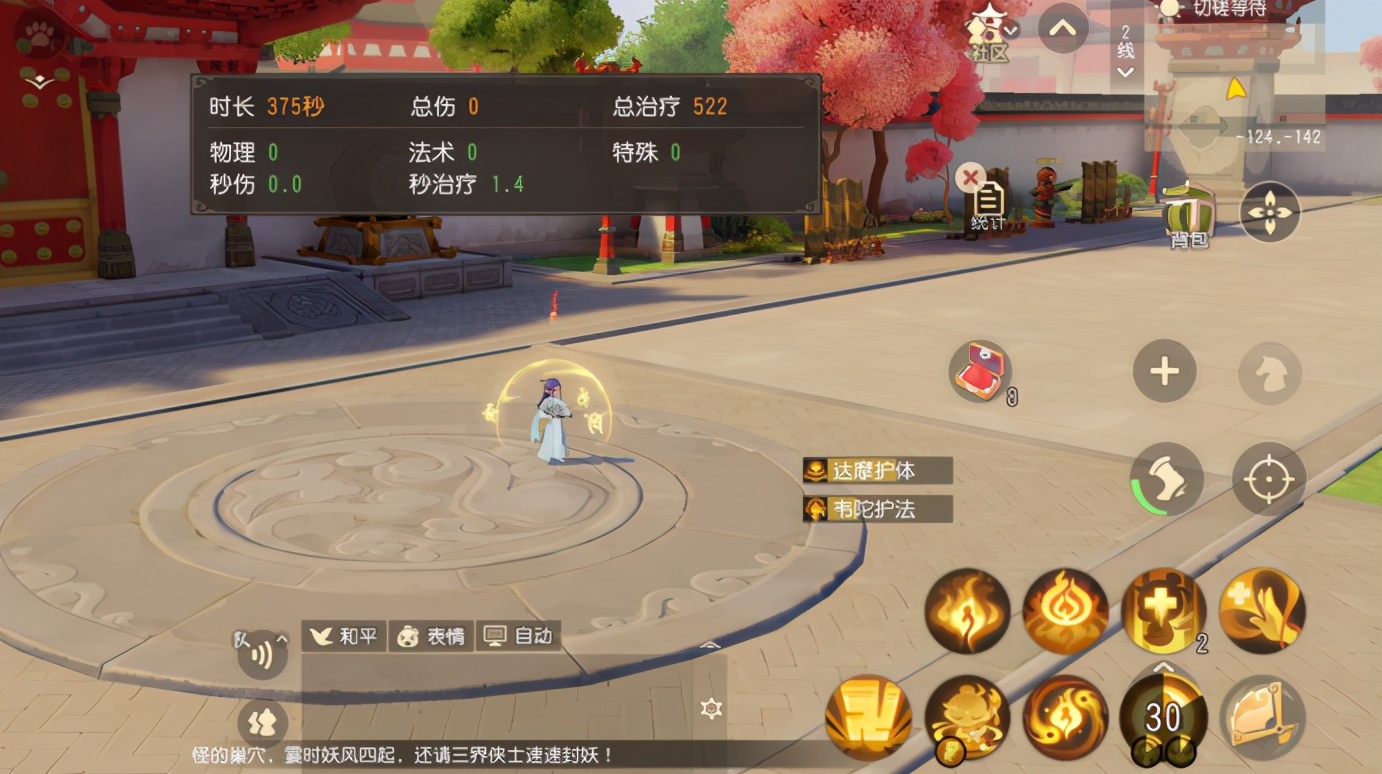
Task: Activate the boot dash button
Action: point(1166,479)
